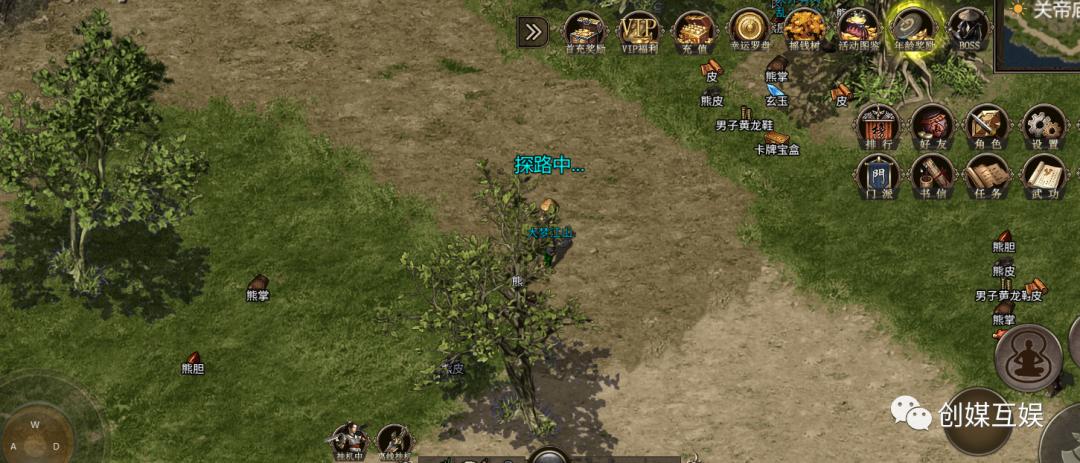Open the 角色 character sheet
The image size is (1080, 463).
pos(987,124)
